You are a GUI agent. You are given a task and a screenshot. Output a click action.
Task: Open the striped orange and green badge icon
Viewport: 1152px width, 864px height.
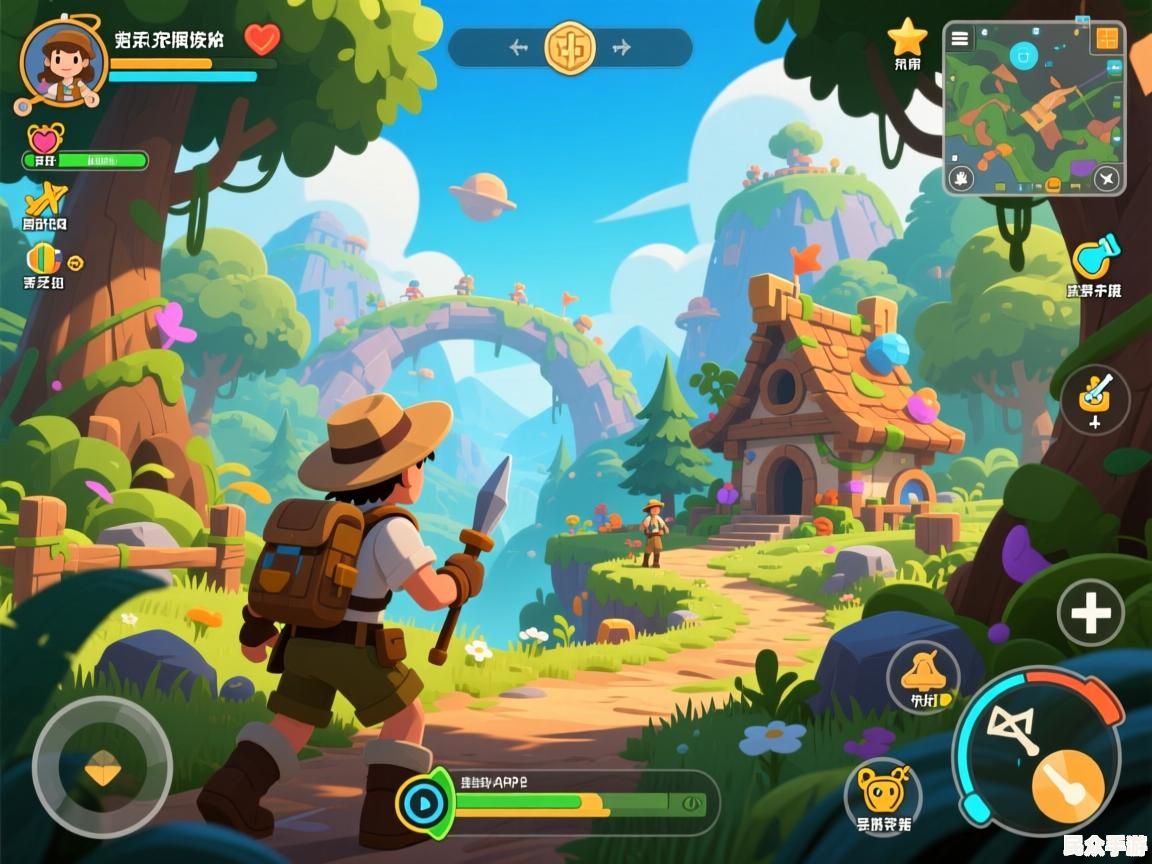pos(44,259)
